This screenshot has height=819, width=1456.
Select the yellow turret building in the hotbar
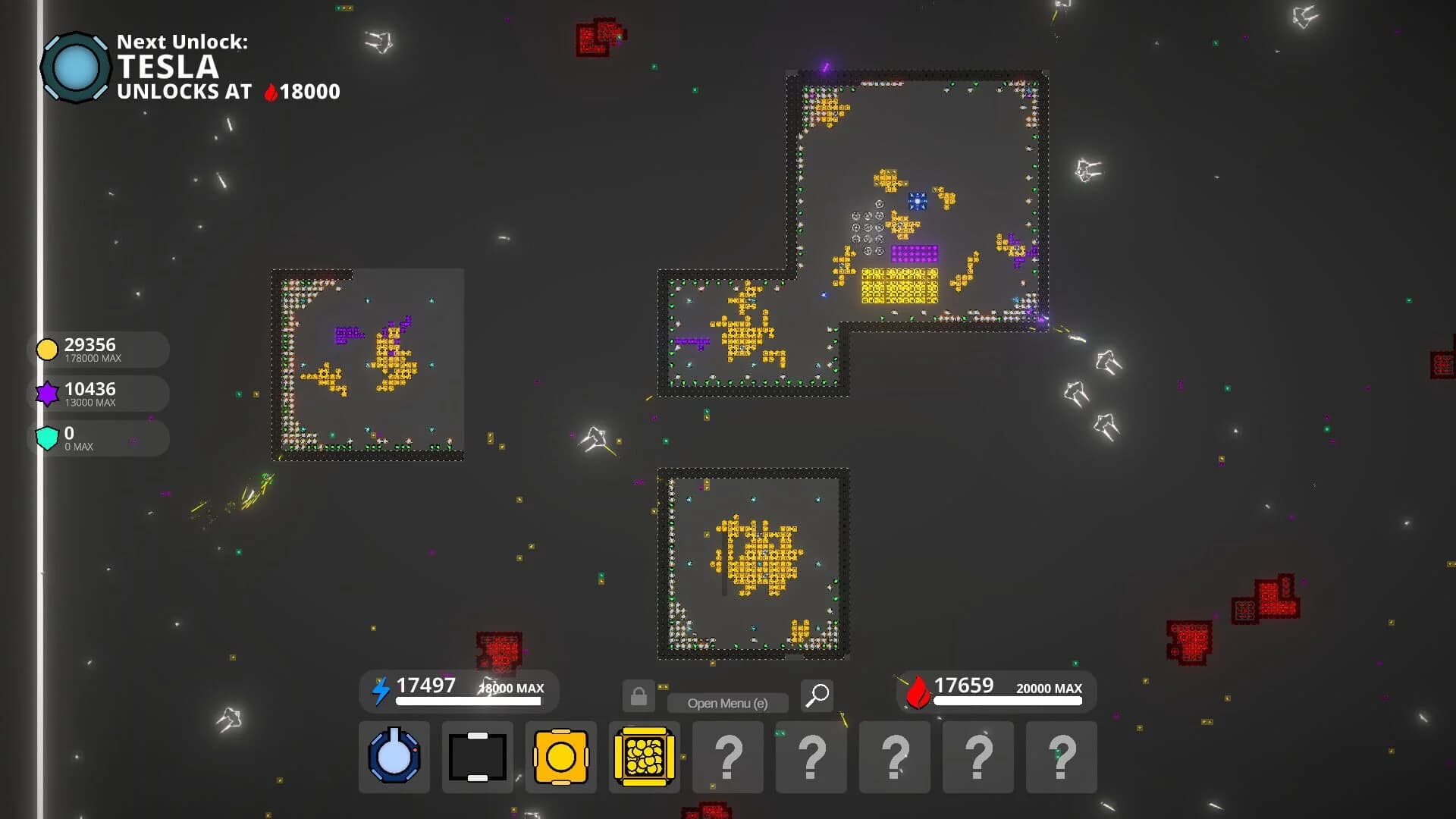point(560,757)
